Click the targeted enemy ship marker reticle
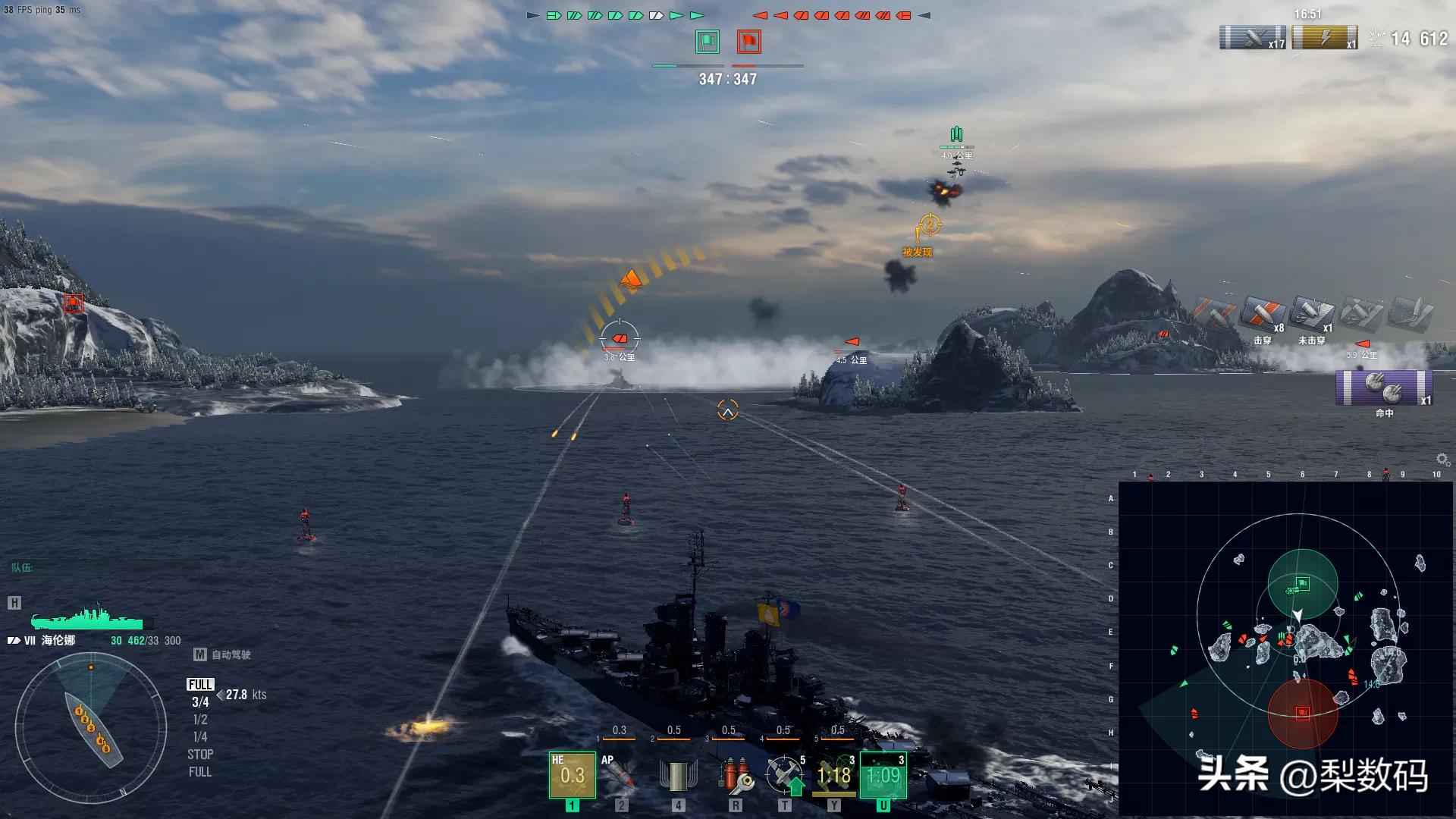The width and height of the screenshot is (1456, 819). click(620, 338)
